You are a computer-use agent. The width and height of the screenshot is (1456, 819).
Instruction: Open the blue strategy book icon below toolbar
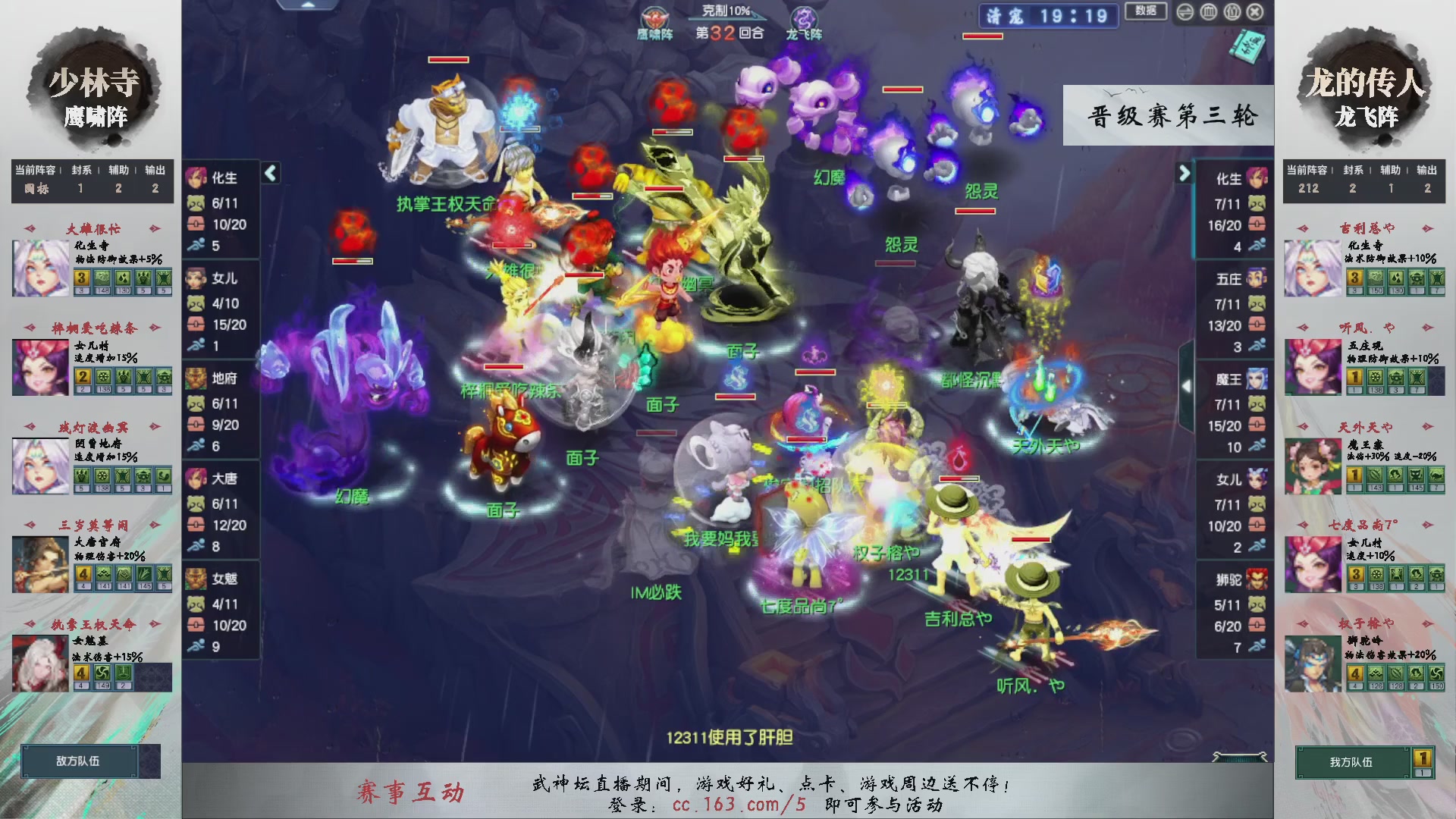1247,47
